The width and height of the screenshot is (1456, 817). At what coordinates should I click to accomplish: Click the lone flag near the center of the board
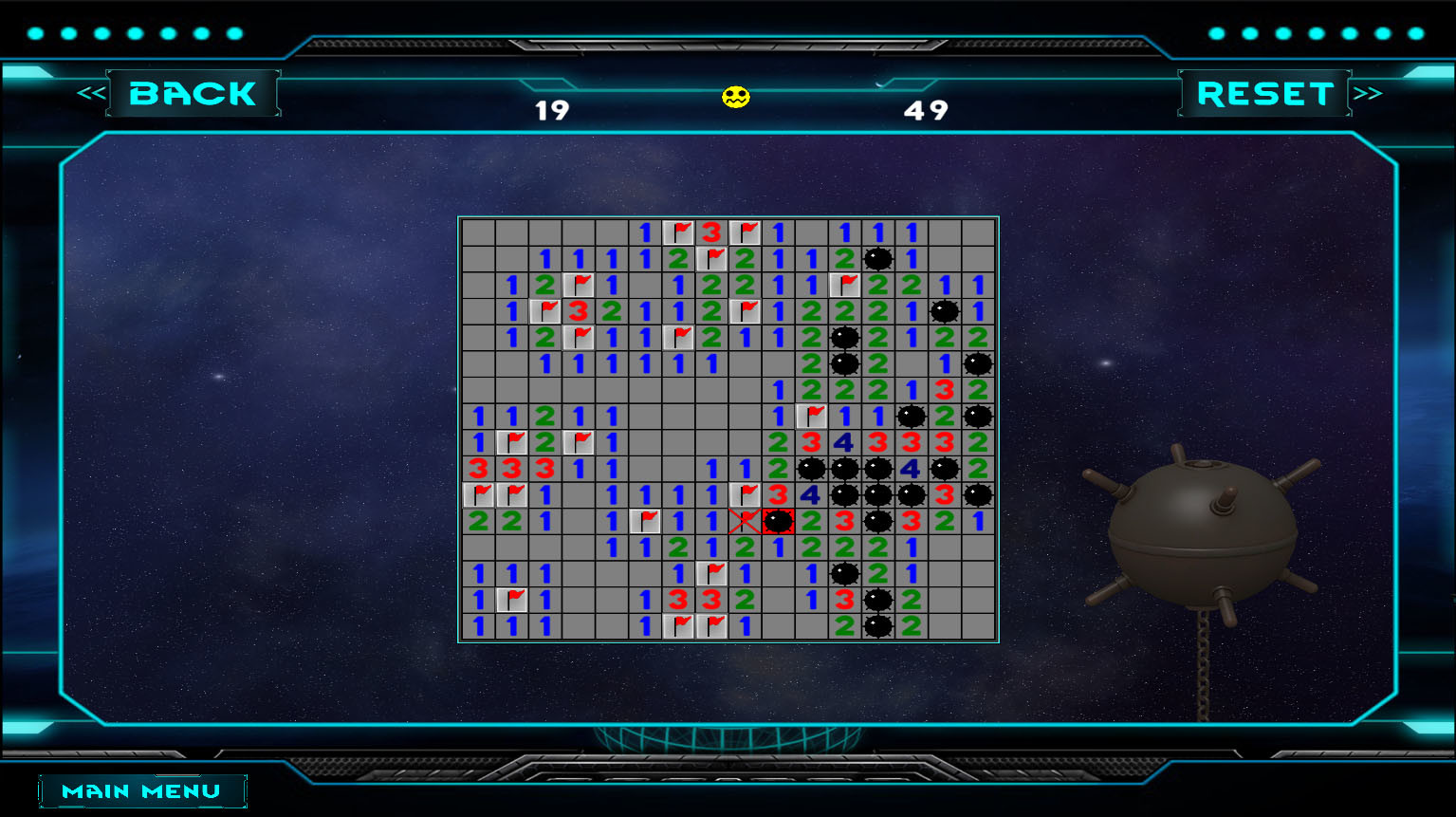tap(811, 413)
